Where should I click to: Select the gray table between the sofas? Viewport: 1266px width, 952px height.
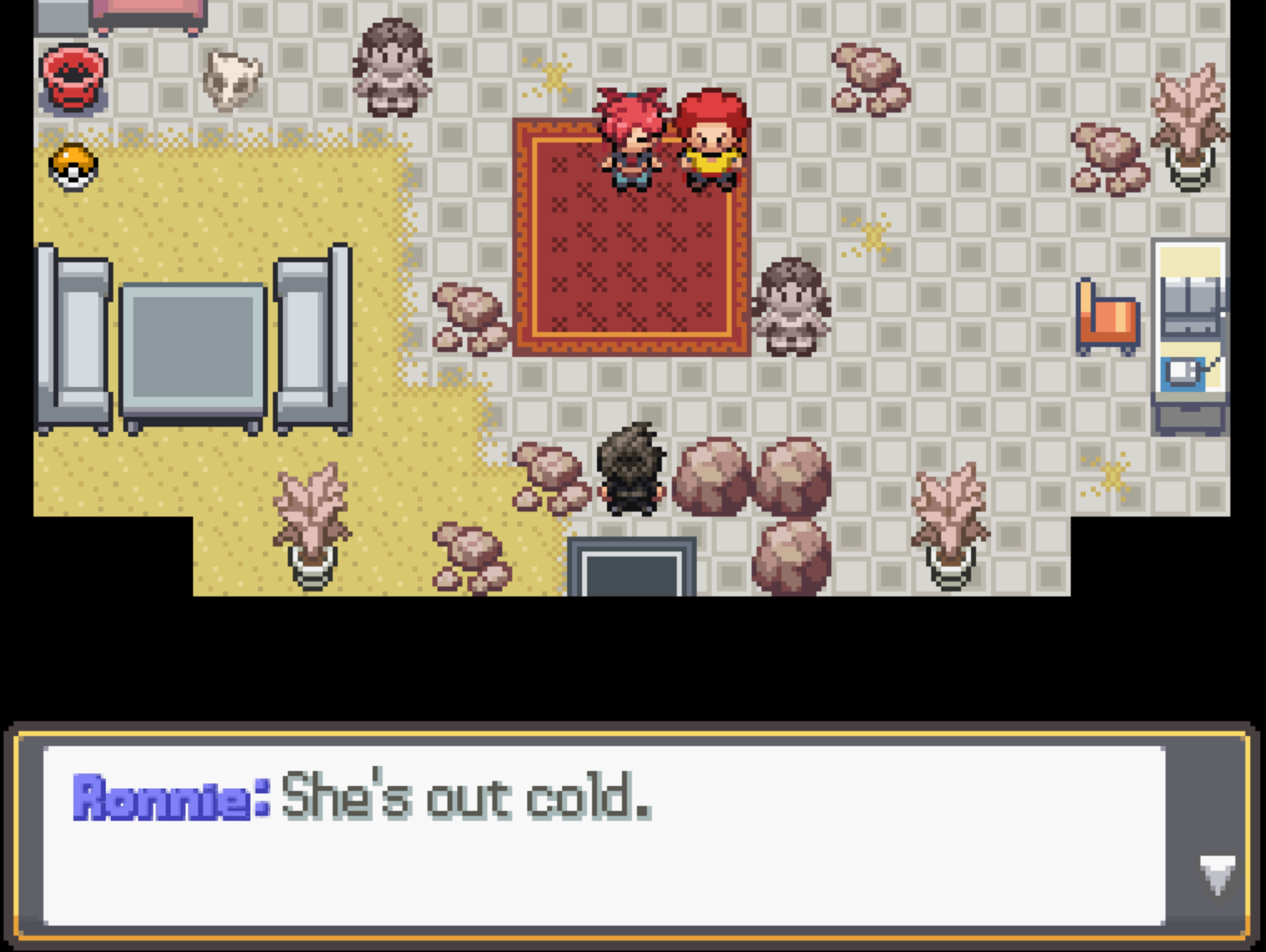coord(191,349)
